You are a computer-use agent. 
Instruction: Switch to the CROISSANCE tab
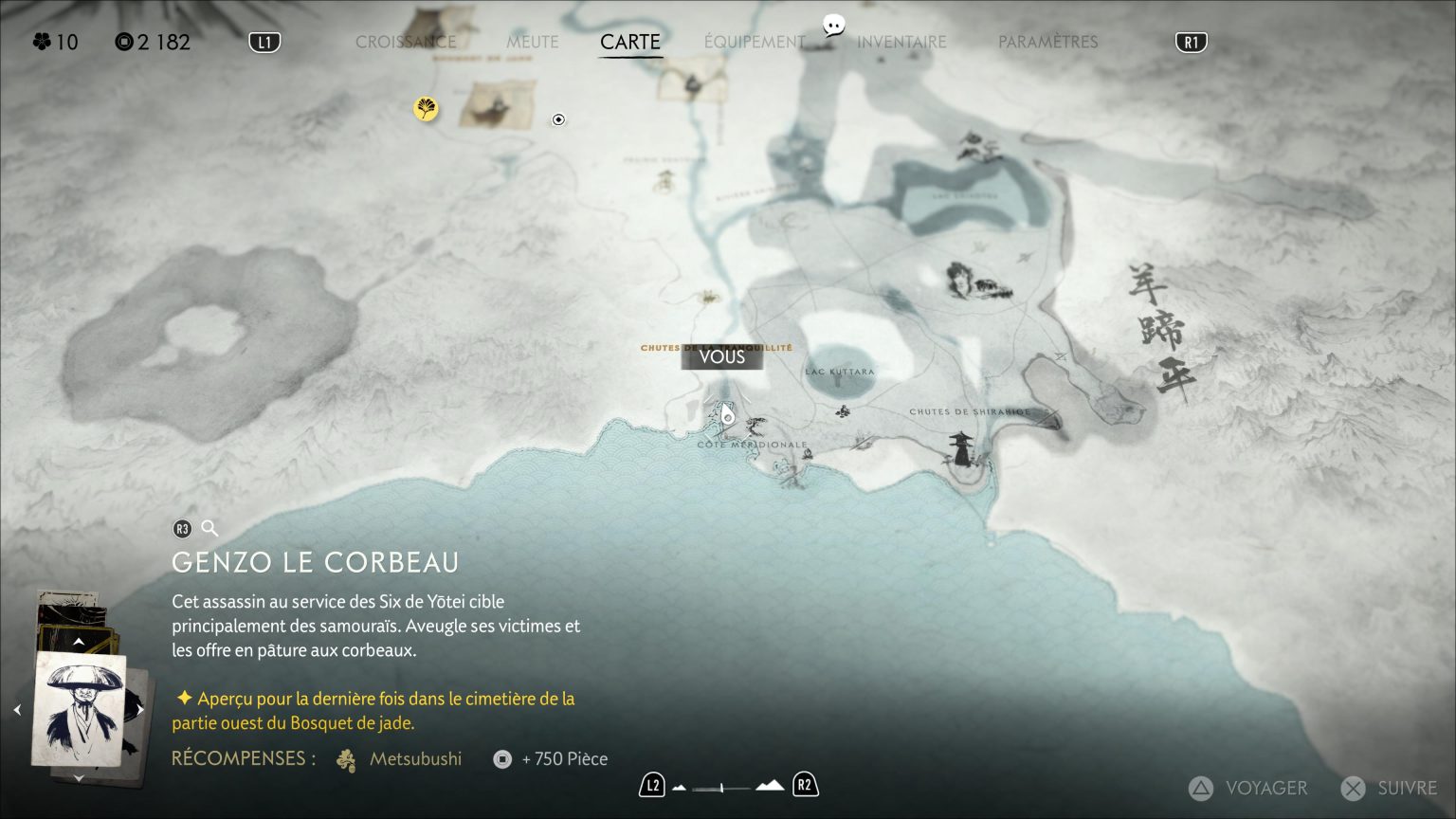pyautogui.click(x=406, y=42)
